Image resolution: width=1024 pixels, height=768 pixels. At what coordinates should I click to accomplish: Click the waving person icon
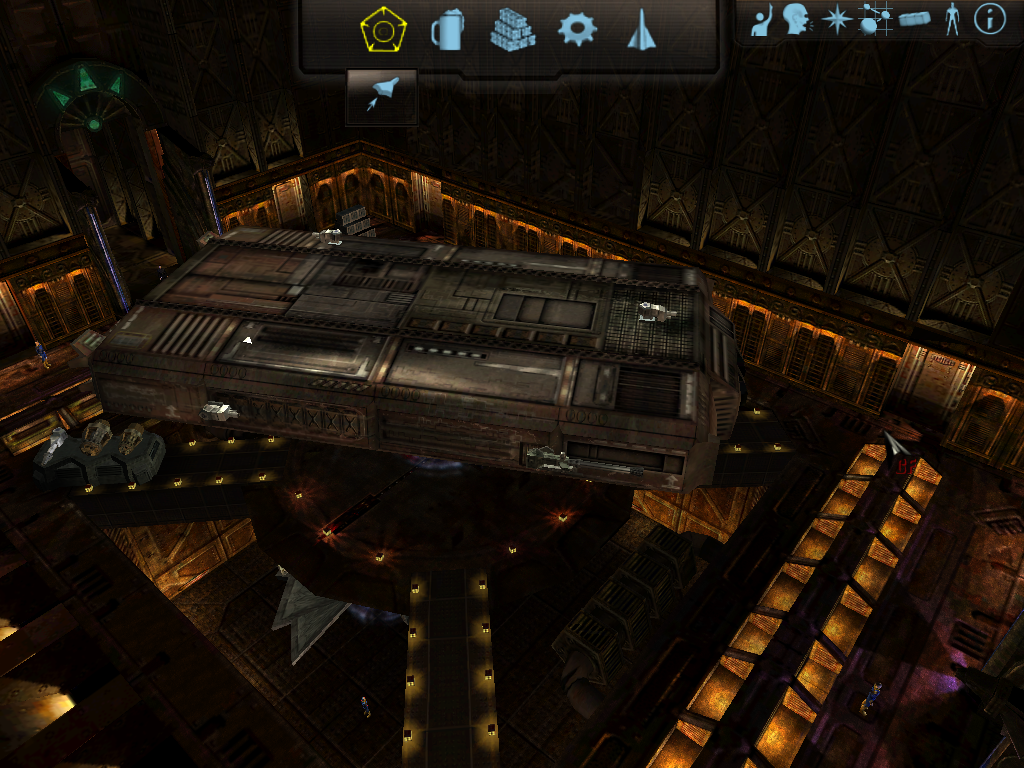point(763,20)
